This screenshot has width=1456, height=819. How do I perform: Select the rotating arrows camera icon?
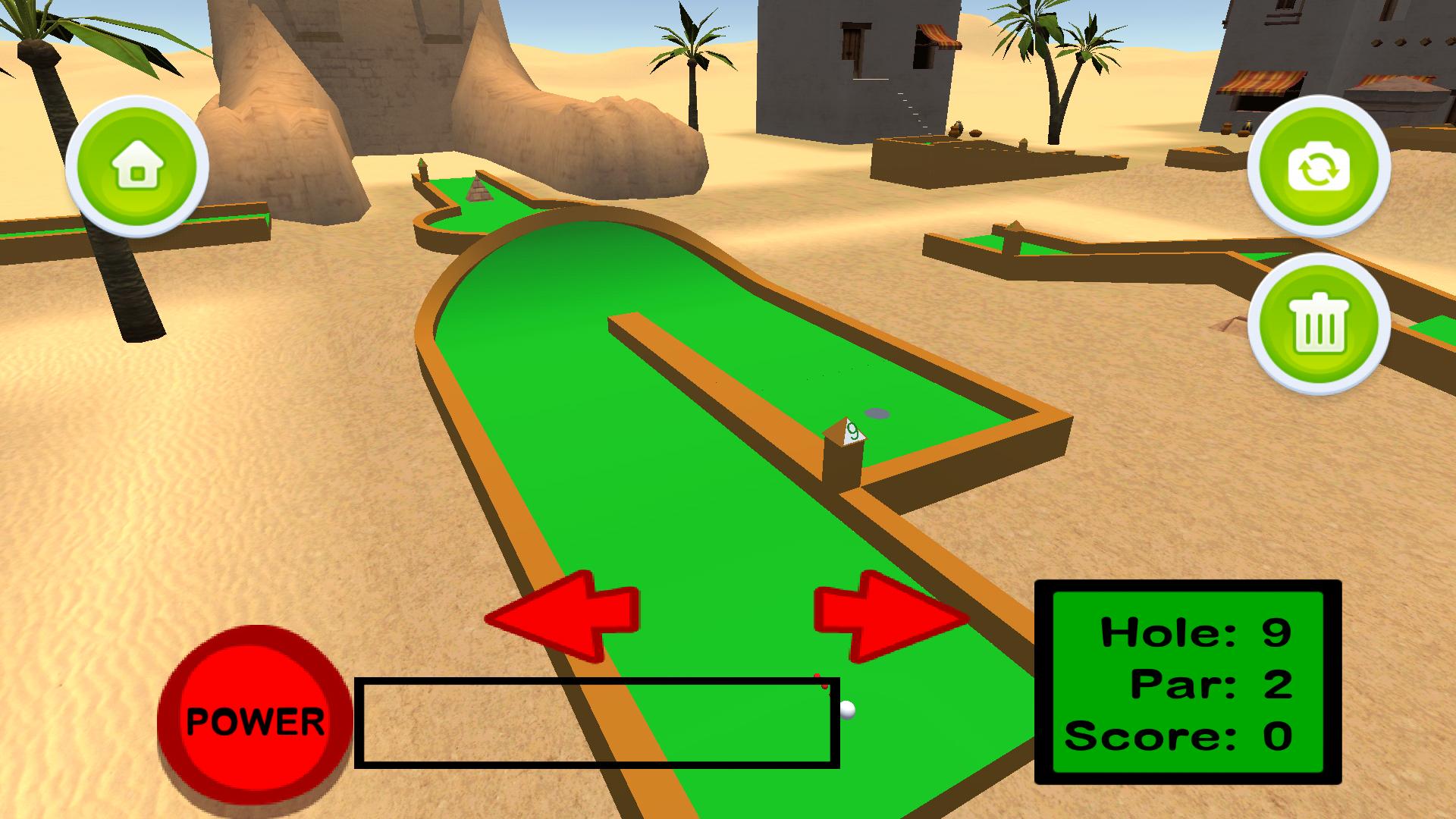click(x=1319, y=167)
